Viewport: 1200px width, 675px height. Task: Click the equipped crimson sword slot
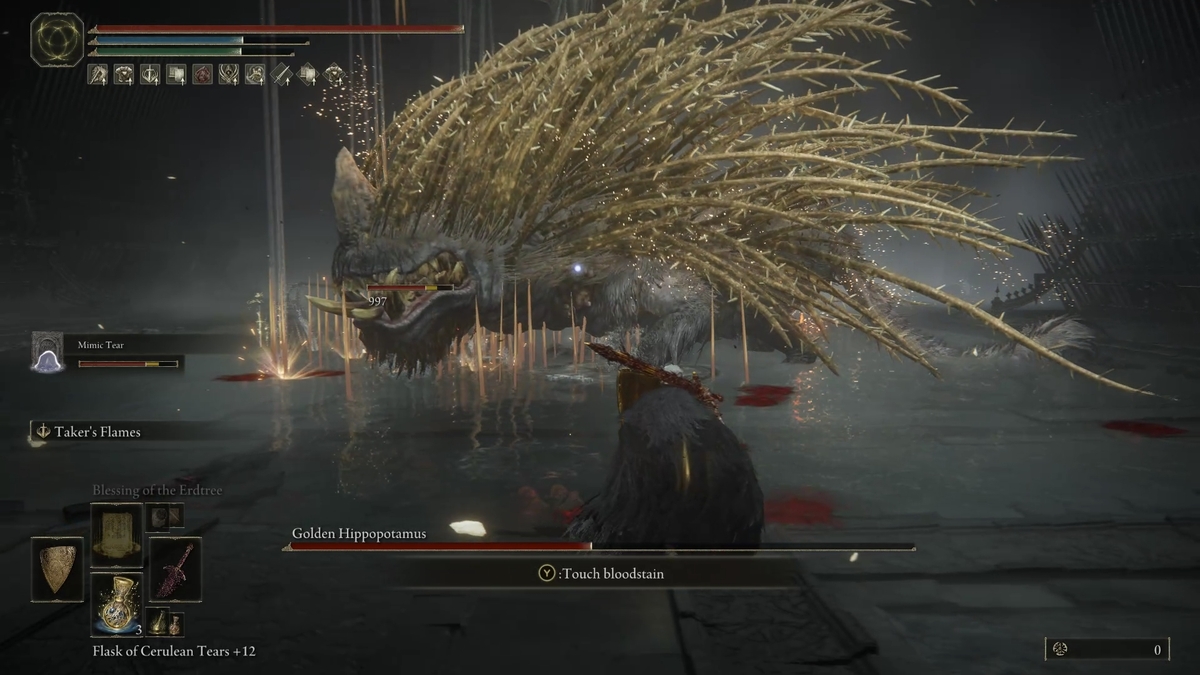[x=175, y=570]
